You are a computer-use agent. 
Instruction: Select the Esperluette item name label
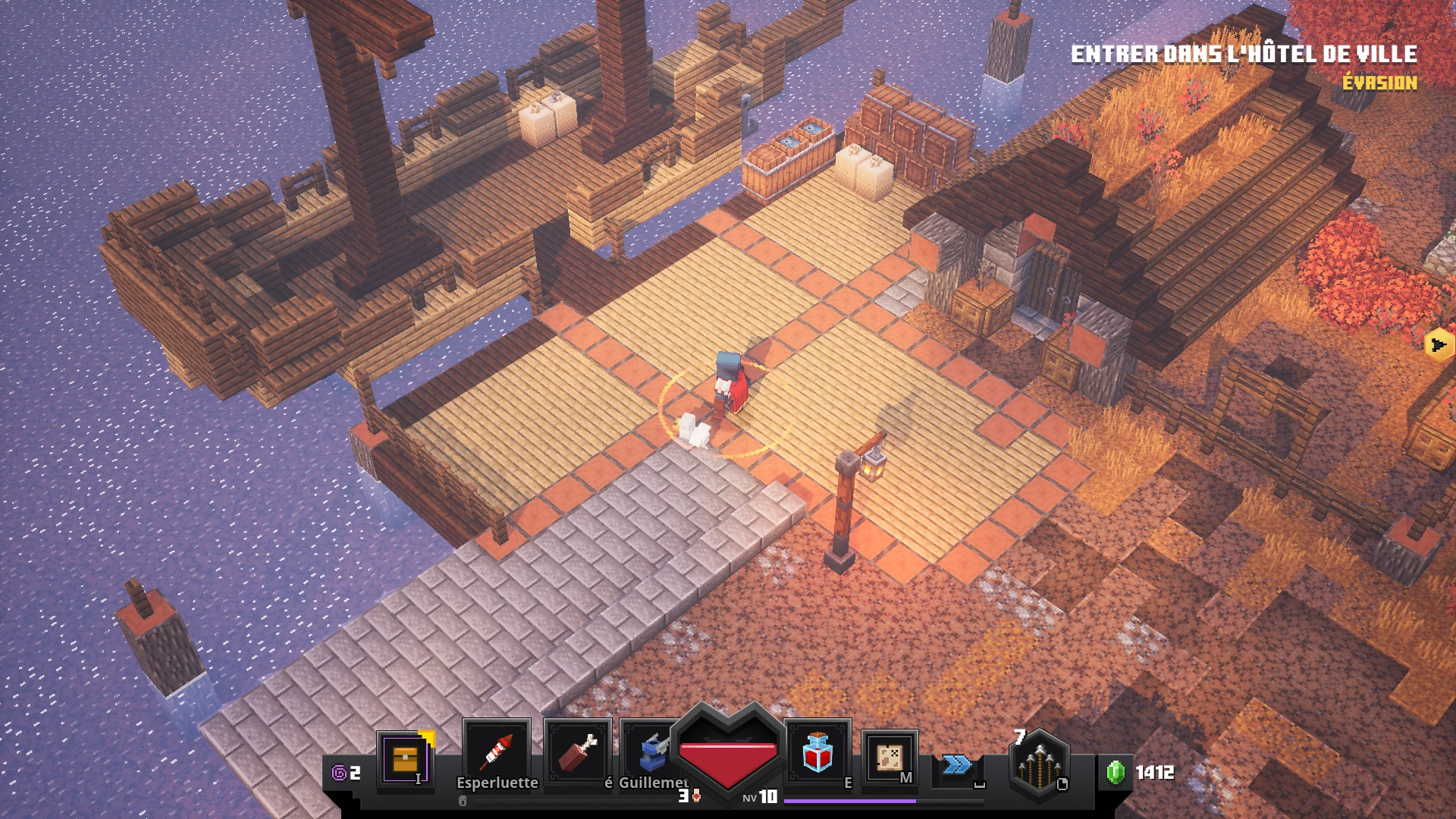coord(498,782)
